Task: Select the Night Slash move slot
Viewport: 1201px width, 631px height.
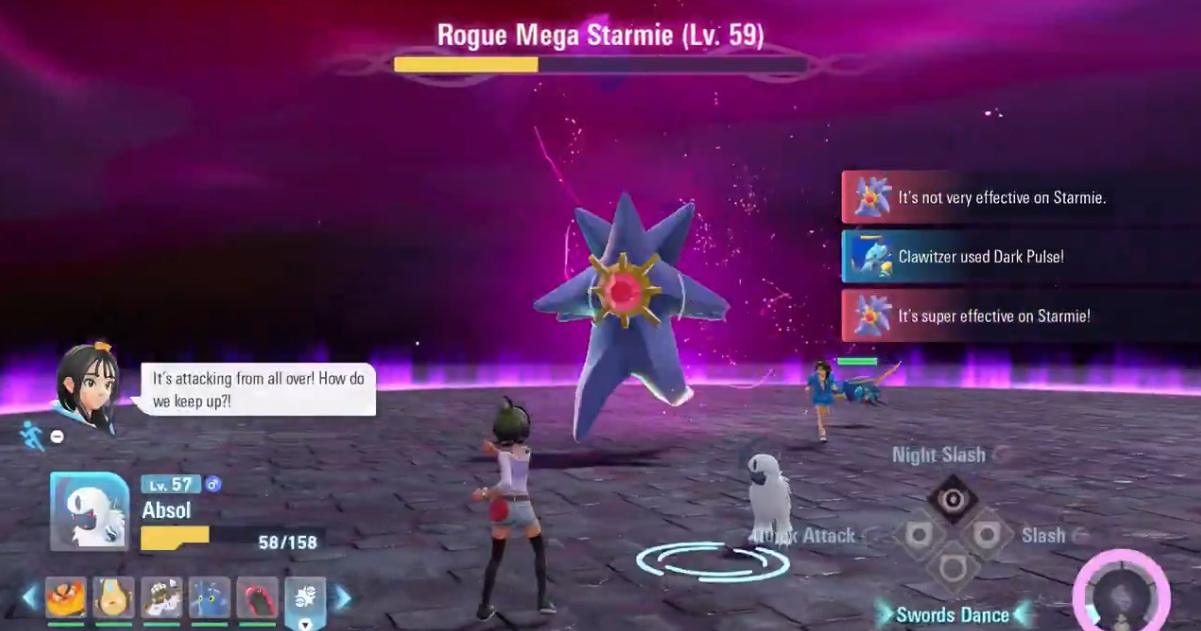Action: [951, 498]
